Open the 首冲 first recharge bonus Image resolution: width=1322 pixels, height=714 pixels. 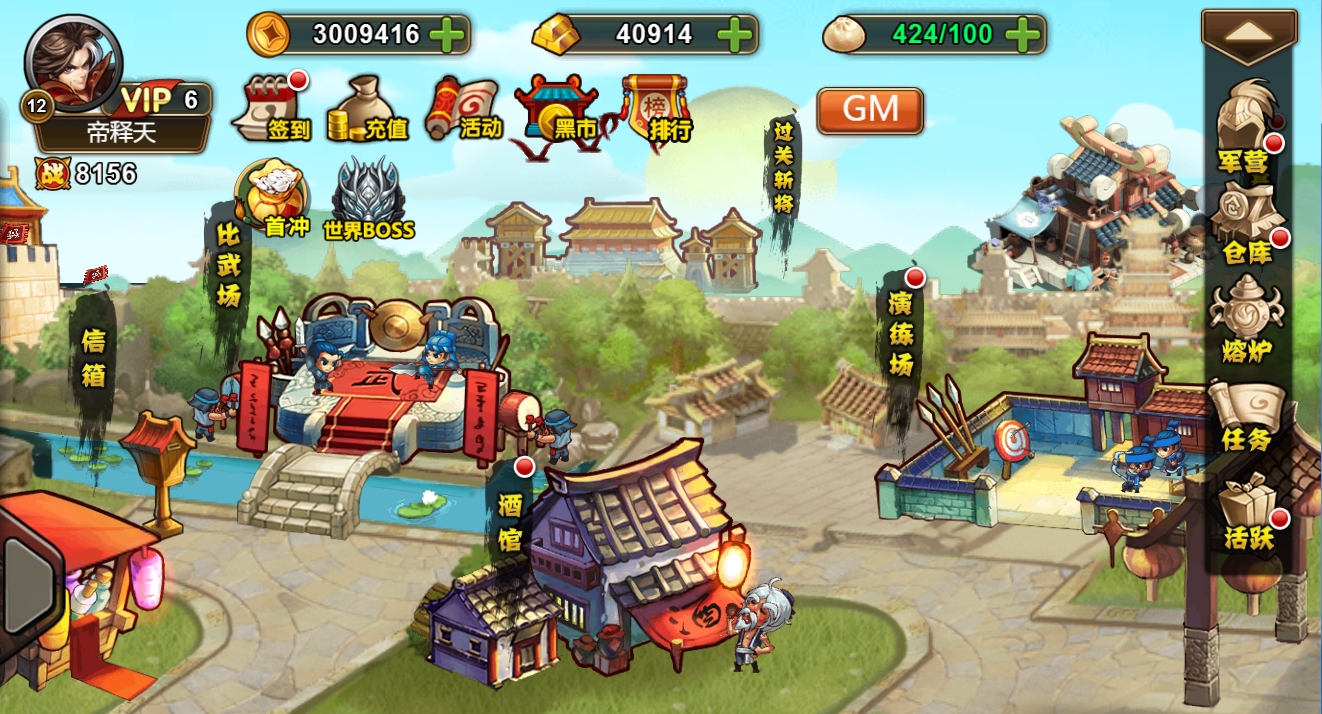click(271, 199)
